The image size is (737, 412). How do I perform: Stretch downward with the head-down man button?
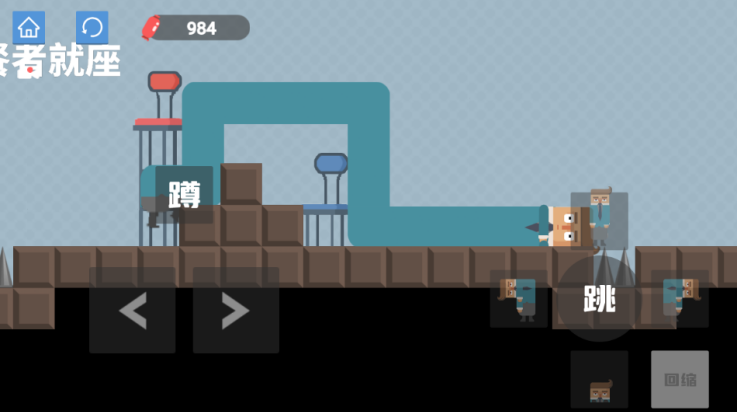(x=599, y=379)
